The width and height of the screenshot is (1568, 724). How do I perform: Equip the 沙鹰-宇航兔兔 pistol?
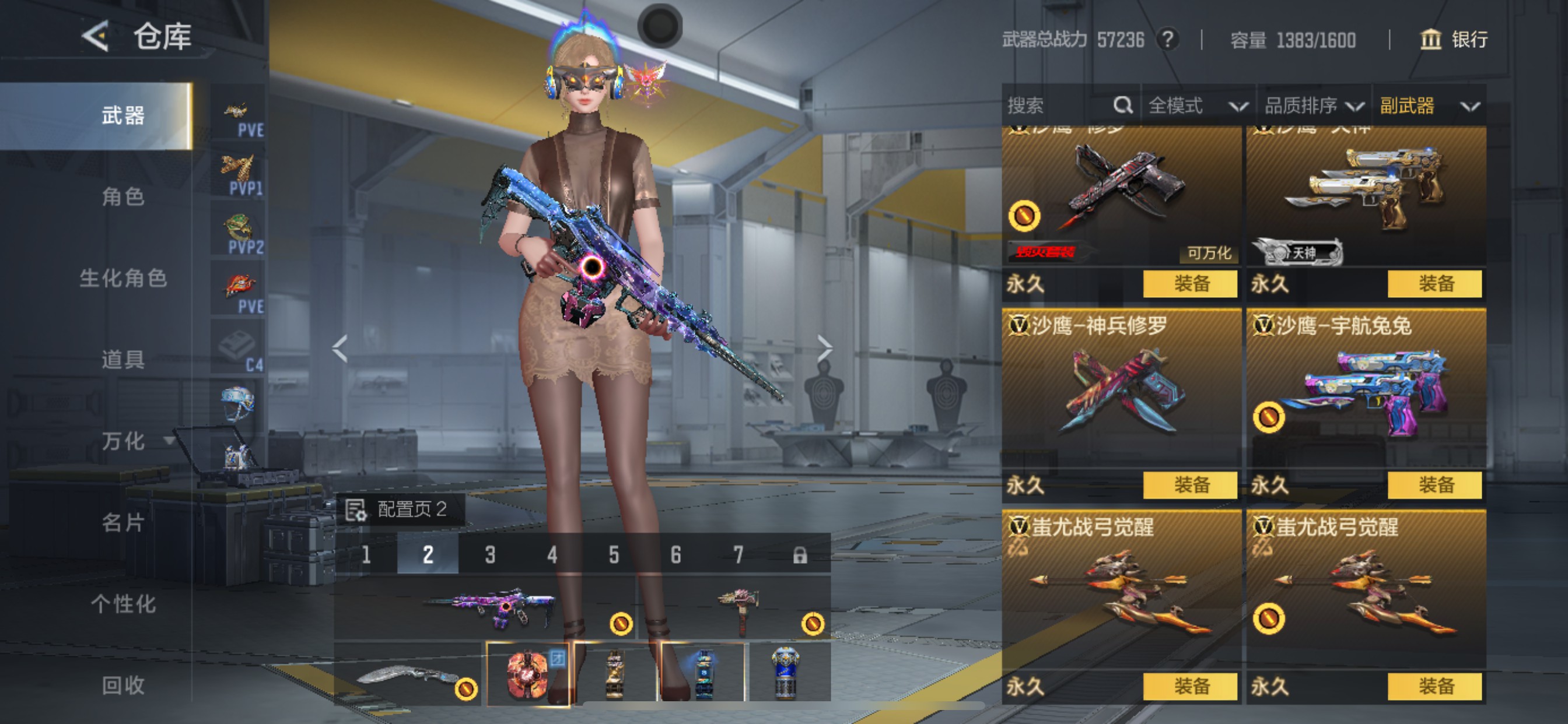click(x=1434, y=485)
